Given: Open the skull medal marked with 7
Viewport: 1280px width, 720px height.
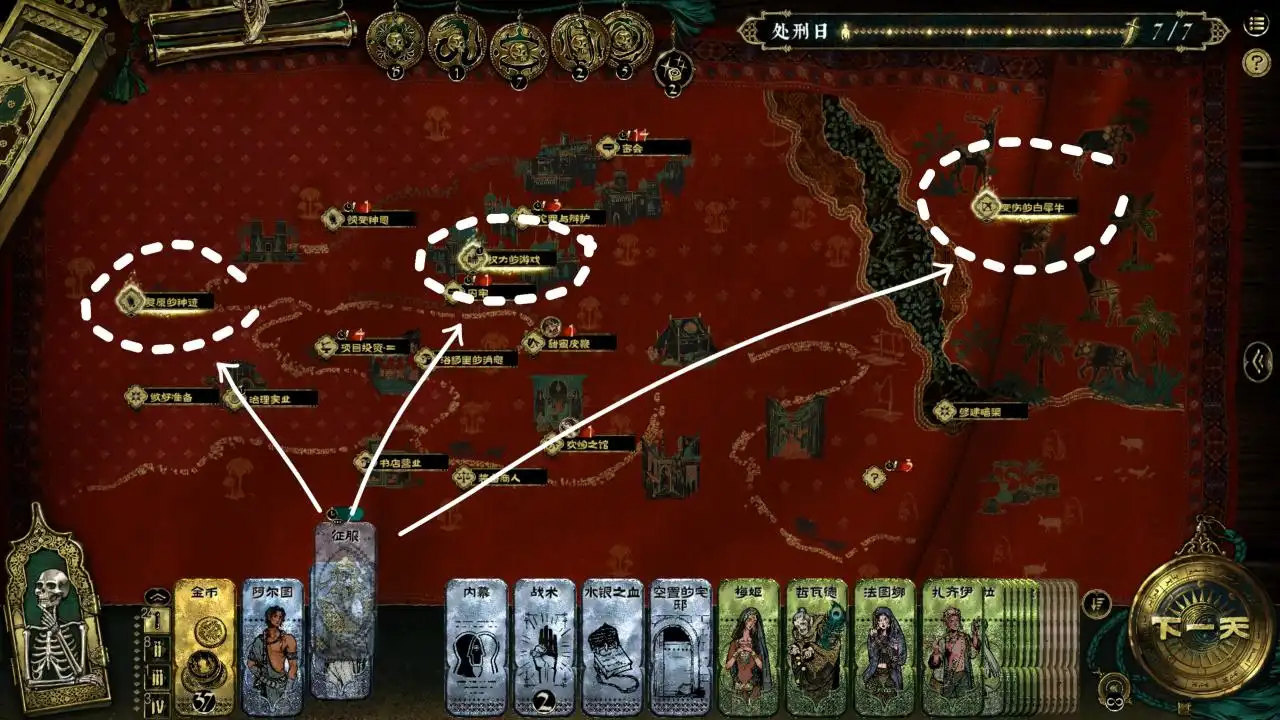Looking at the screenshot, I should pyautogui.click(x=520, y=47).
